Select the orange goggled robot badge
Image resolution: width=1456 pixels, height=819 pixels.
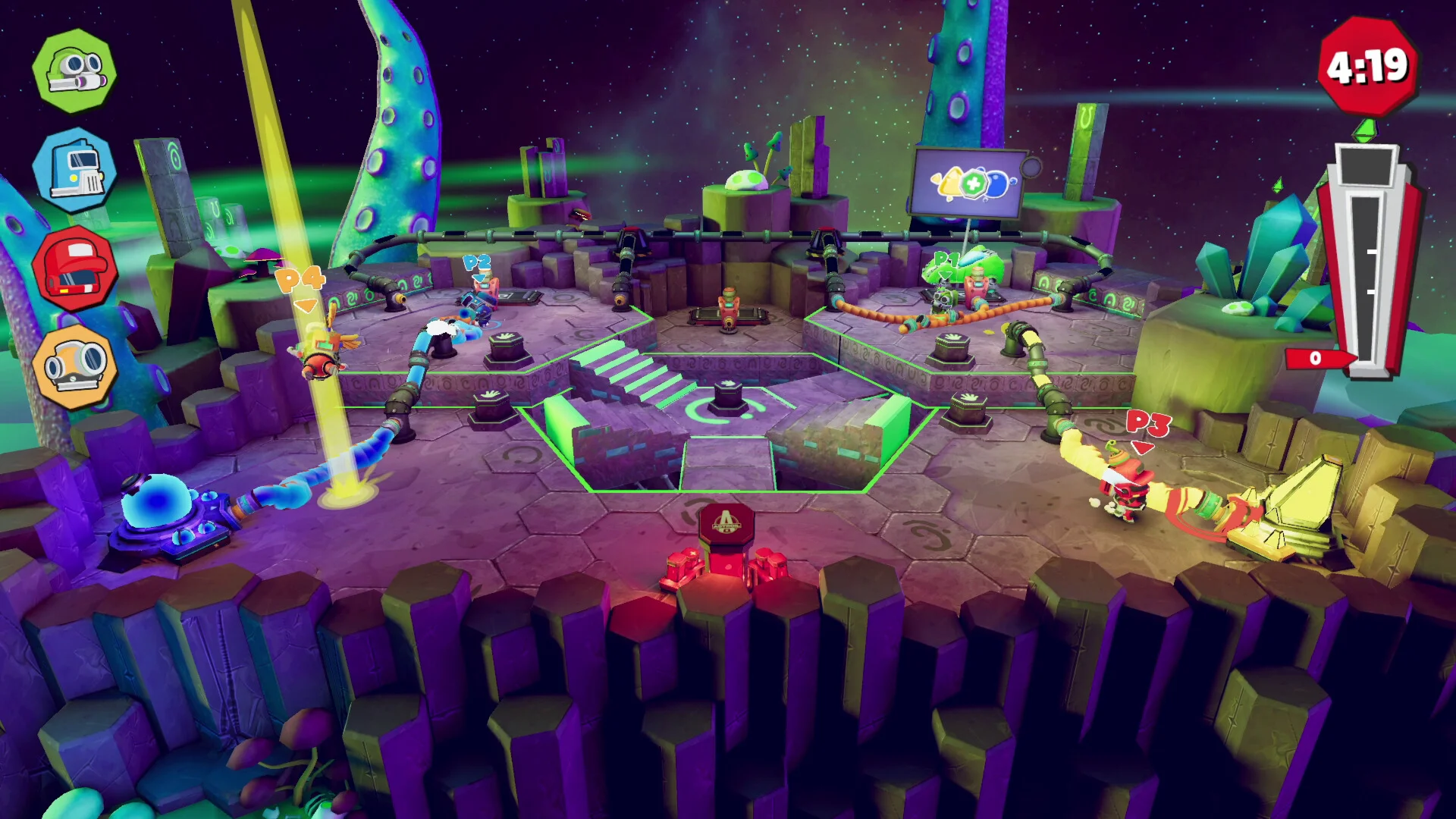(x=74, y=367)
